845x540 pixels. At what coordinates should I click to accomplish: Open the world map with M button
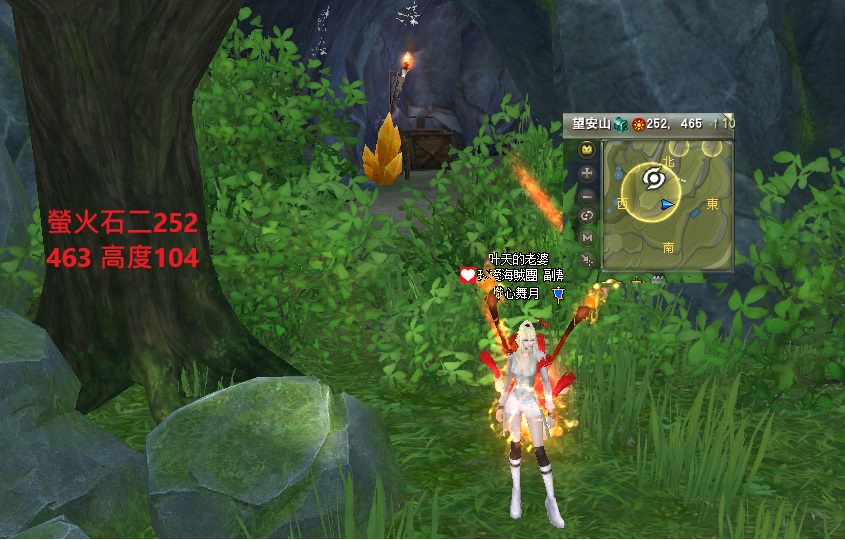tap(587, 238)
